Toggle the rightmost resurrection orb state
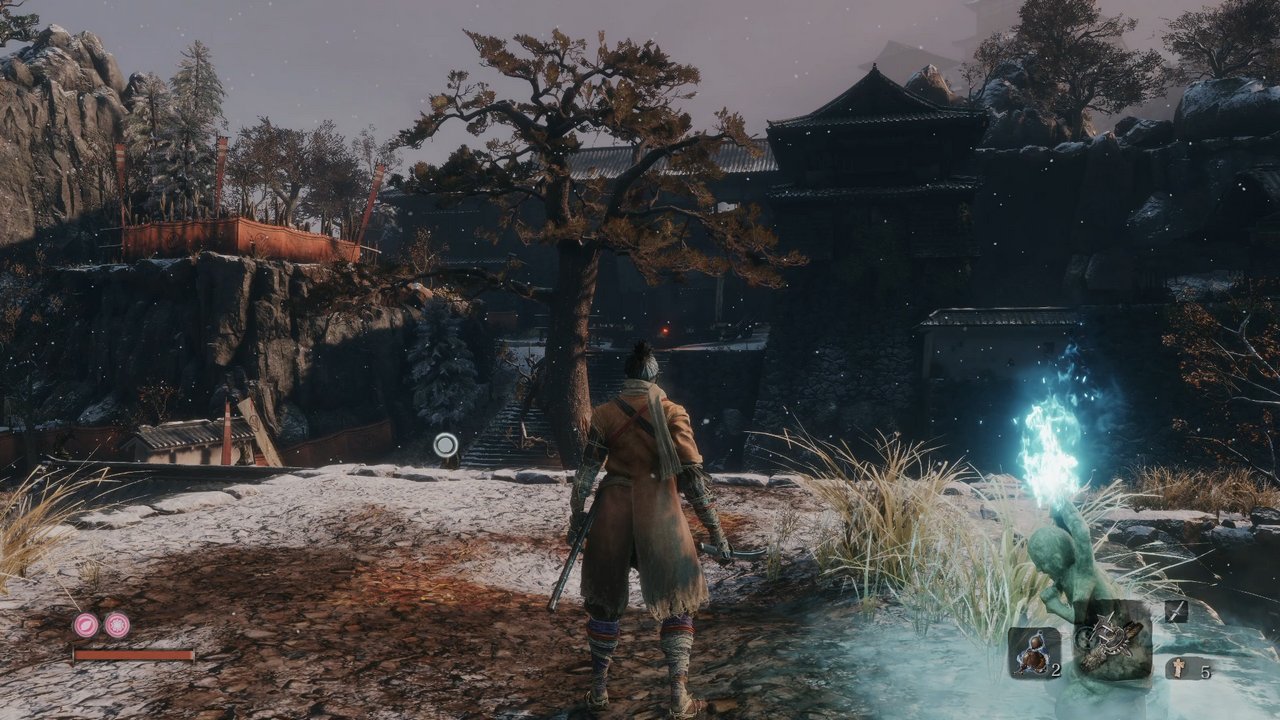Screen dimensions: 1280x720 point(117,625)
